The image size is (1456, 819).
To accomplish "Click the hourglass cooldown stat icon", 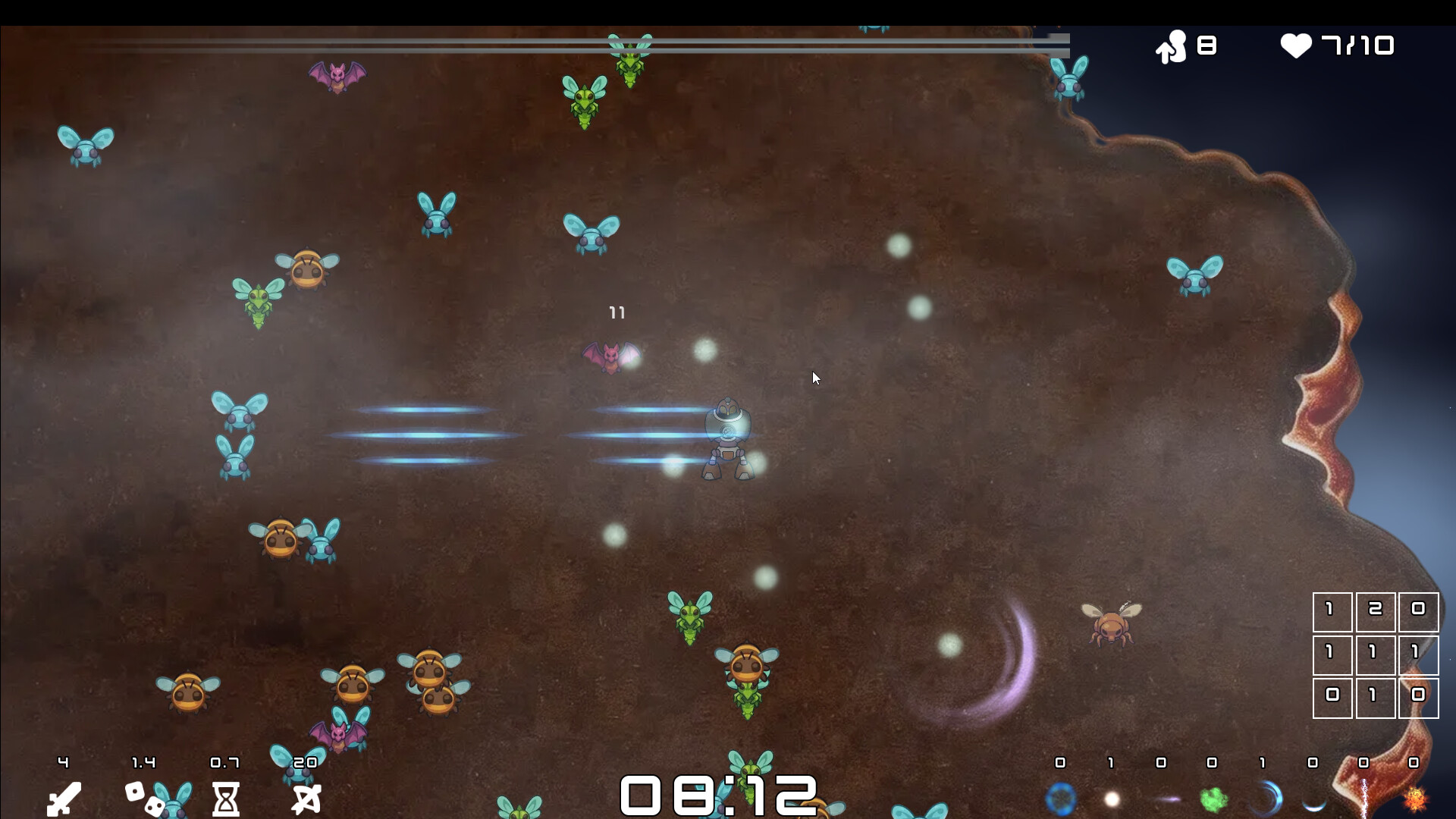I will click(x=227, y=799).
